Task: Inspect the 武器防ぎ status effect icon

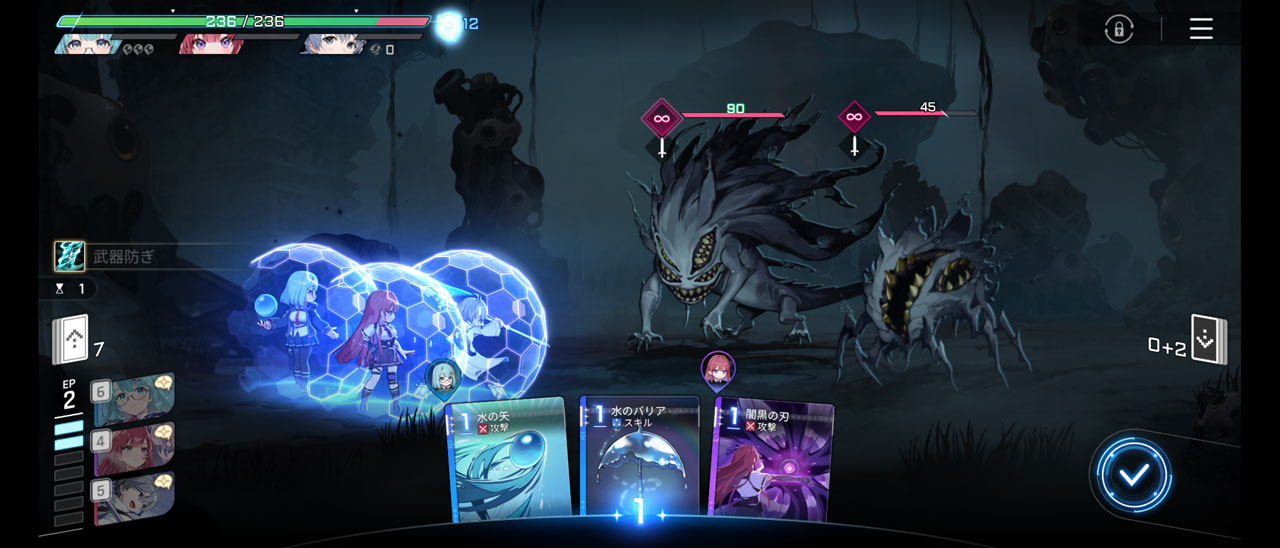Action: tap(69, 256)
